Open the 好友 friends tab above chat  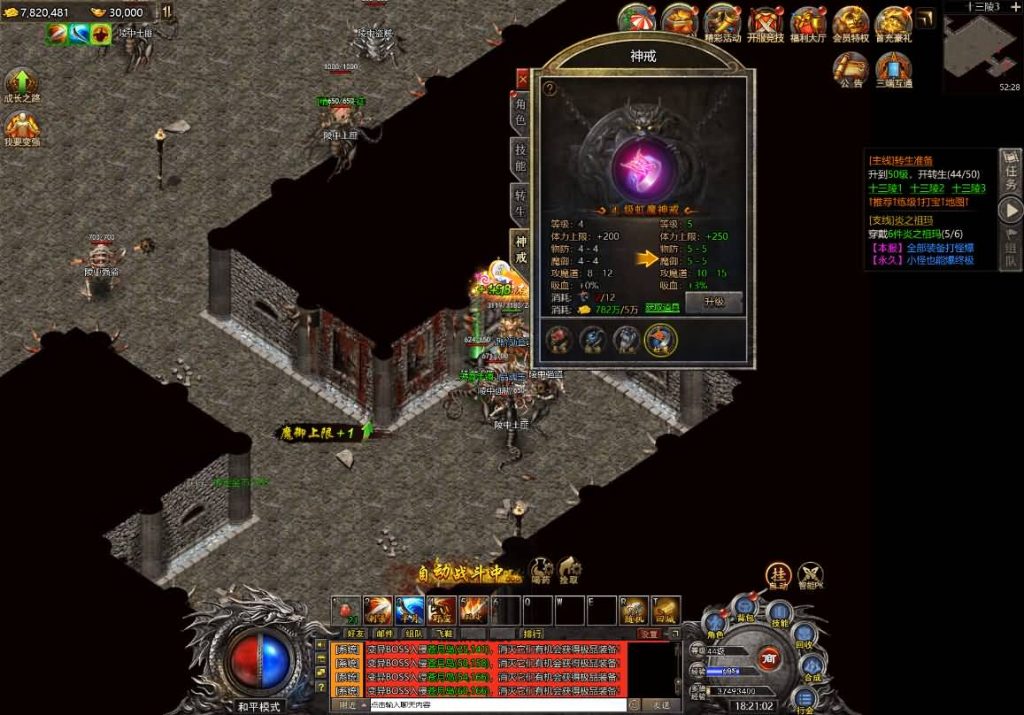coord(355,633)
